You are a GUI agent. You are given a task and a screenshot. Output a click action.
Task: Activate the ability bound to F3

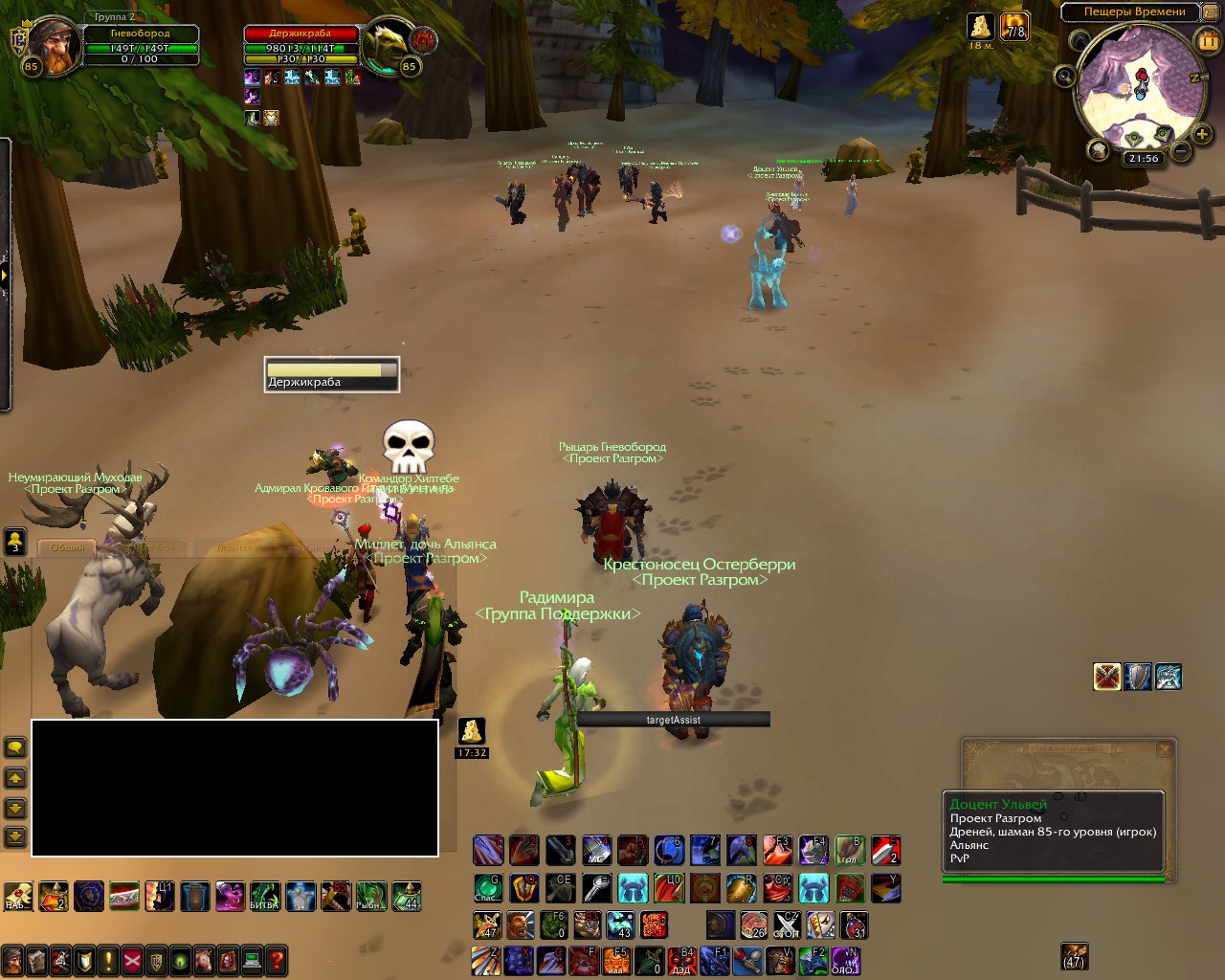(x=776, y=850)
